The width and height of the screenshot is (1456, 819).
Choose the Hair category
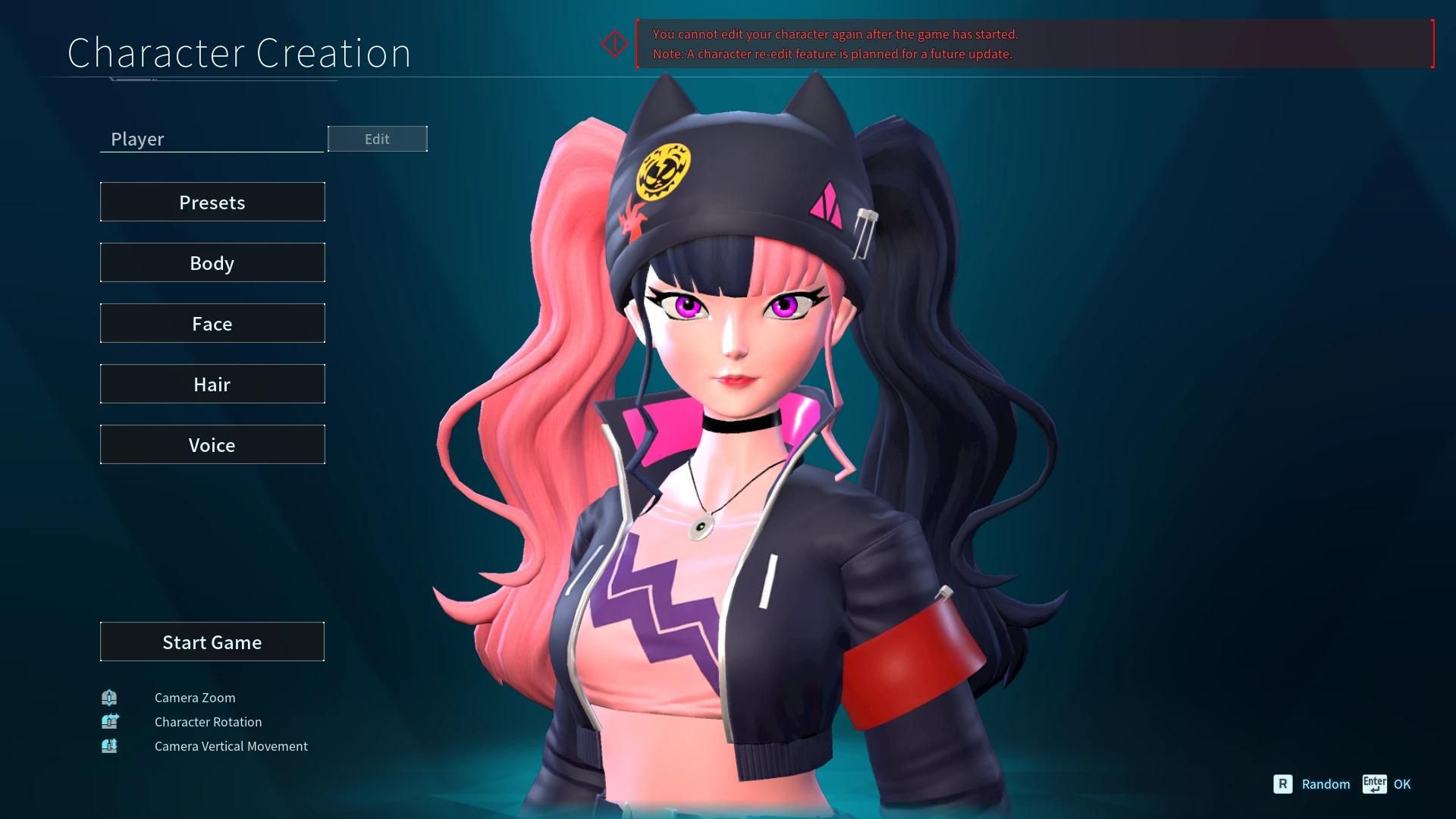point(212,384)
